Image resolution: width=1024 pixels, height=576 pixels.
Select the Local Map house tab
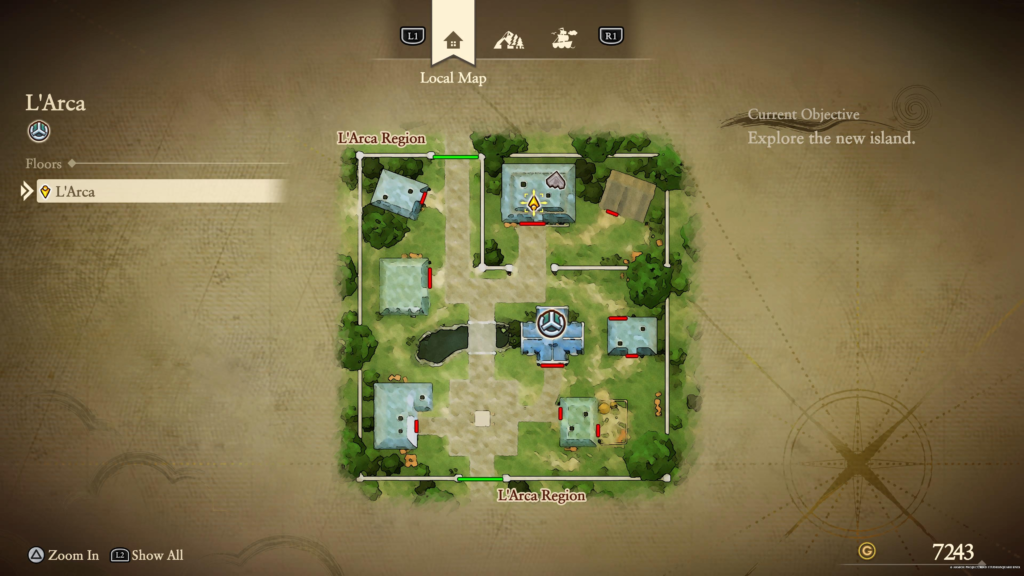coord(453,40)
